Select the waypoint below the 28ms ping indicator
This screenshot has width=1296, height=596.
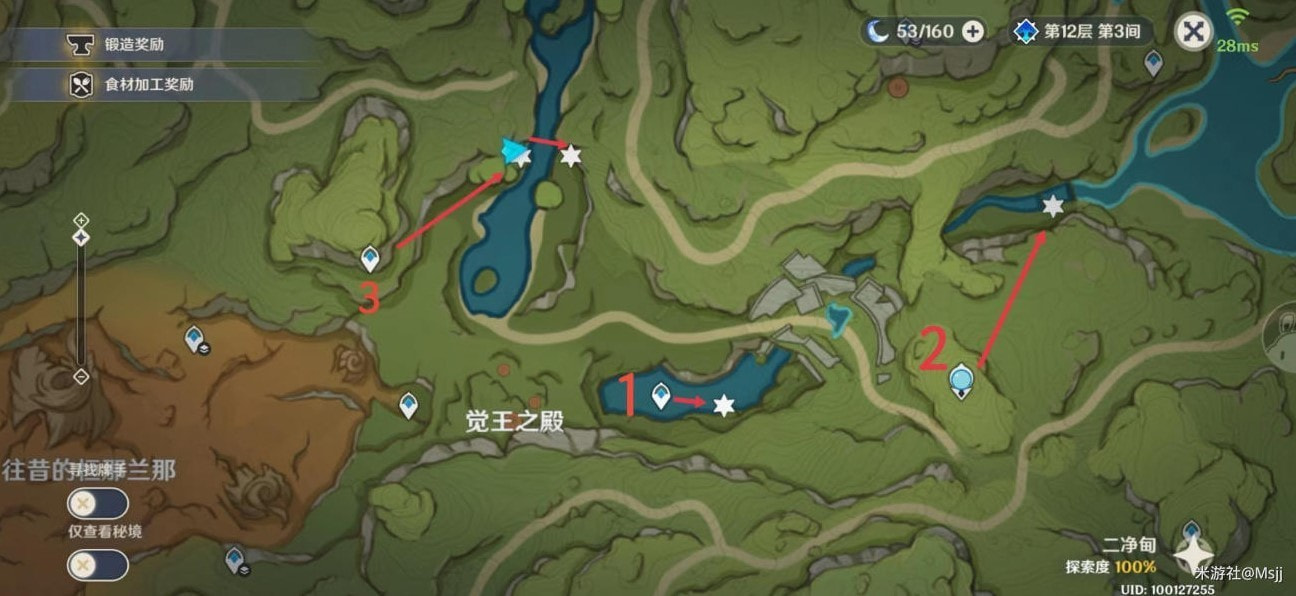(1153, 63)
